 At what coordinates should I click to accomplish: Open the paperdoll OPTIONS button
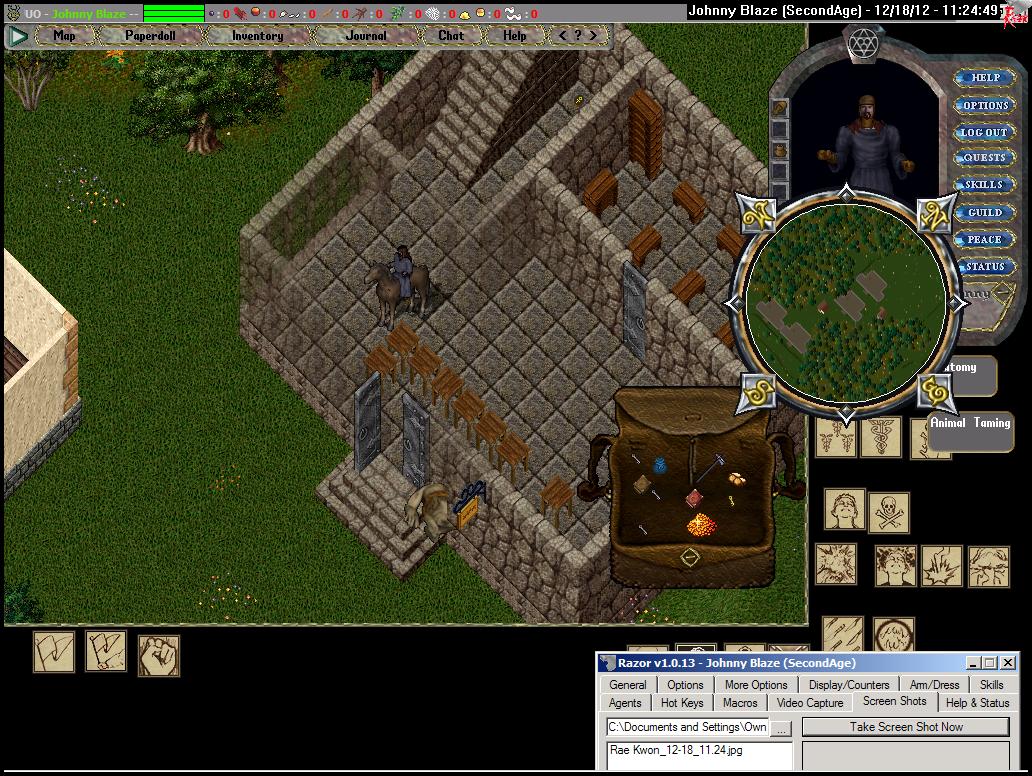985,105
